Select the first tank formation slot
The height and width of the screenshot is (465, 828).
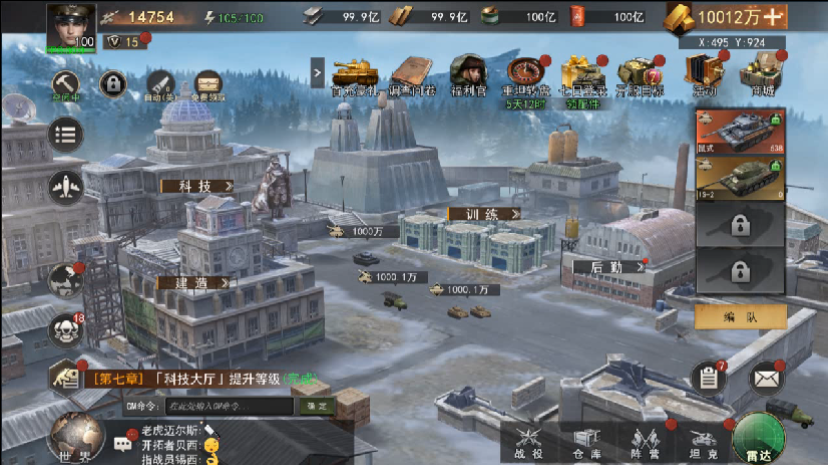pyautogui.click(x=740, y=132)
